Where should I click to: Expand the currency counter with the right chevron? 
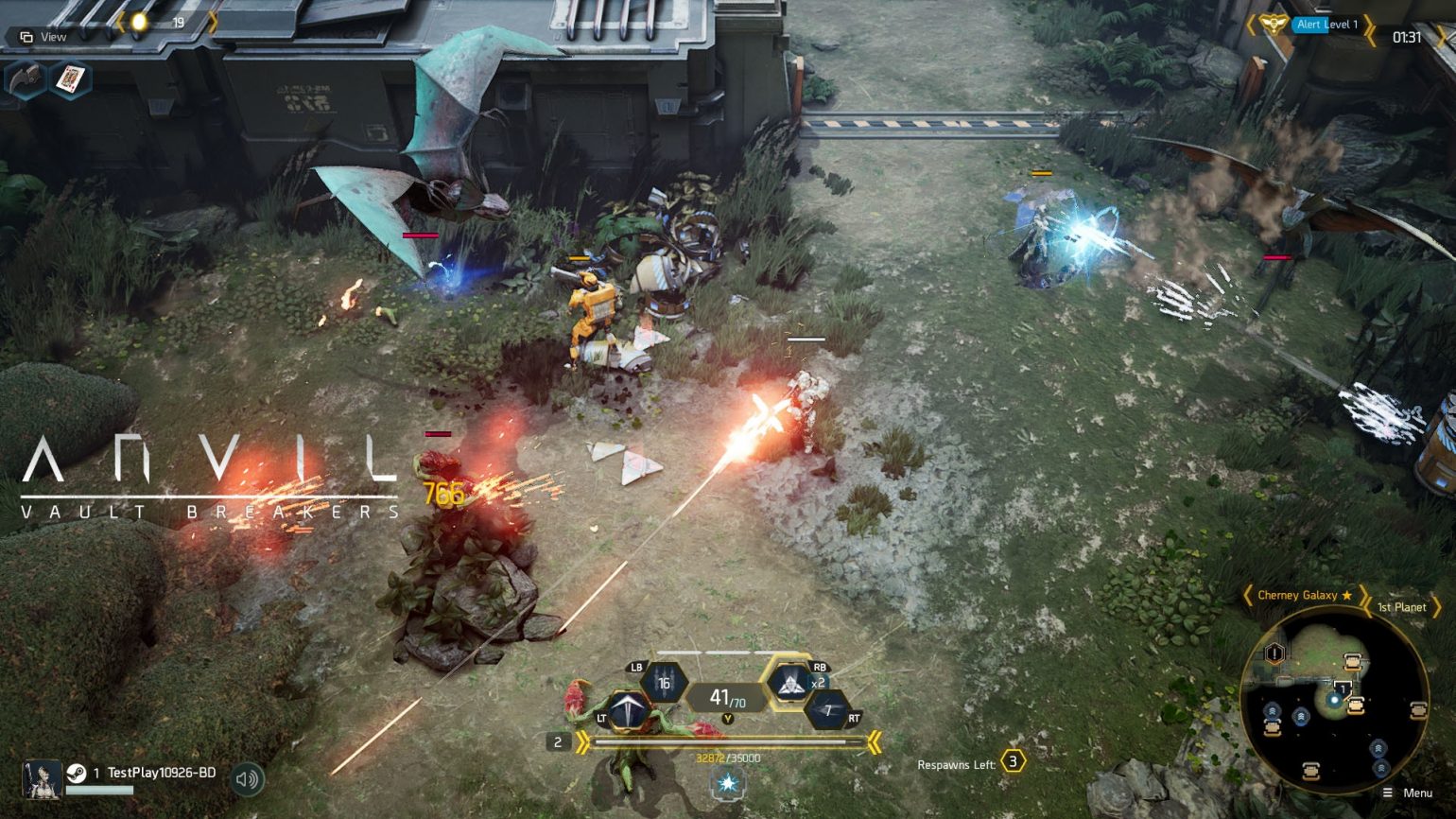click(213, 22)
